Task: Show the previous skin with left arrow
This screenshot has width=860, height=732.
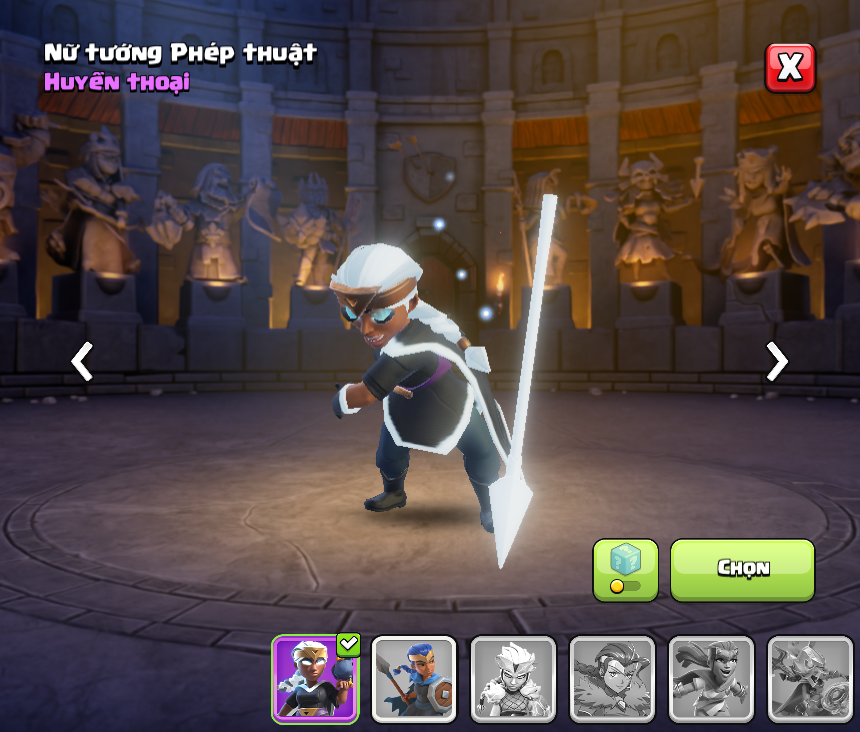Action: (x=82, y=361)
